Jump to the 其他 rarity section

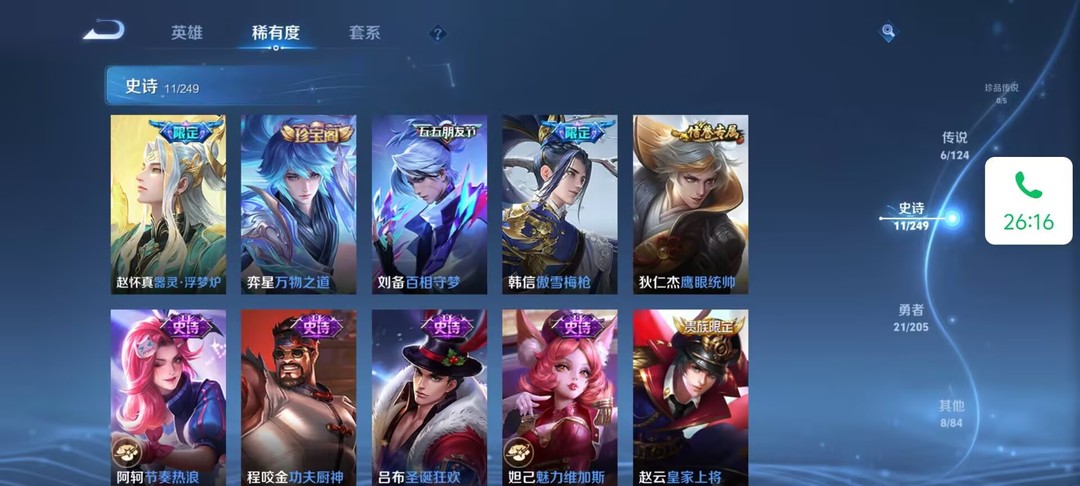(x=951, y=412)
